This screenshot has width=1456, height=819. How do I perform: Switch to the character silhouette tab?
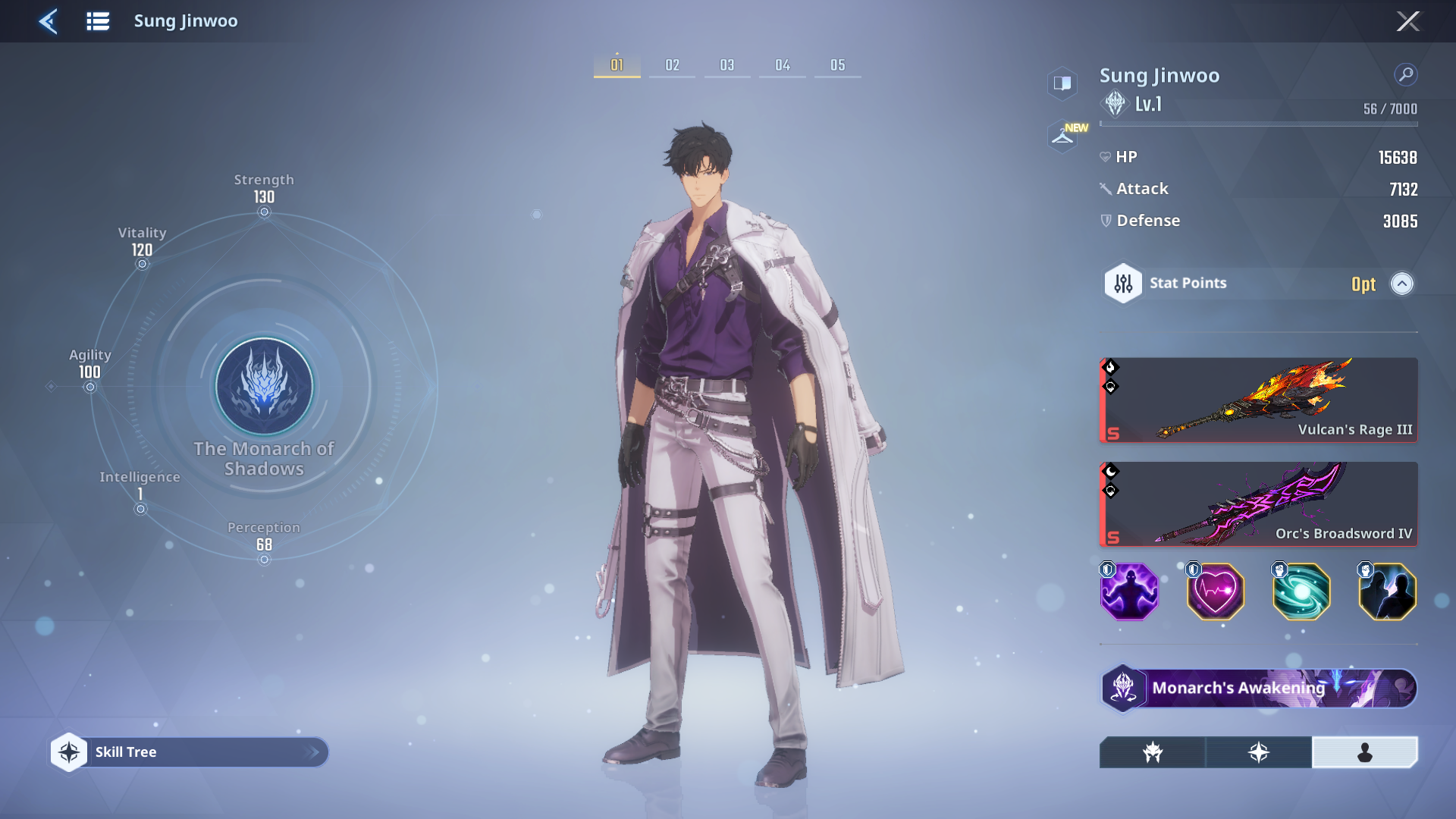(1364, 752)
